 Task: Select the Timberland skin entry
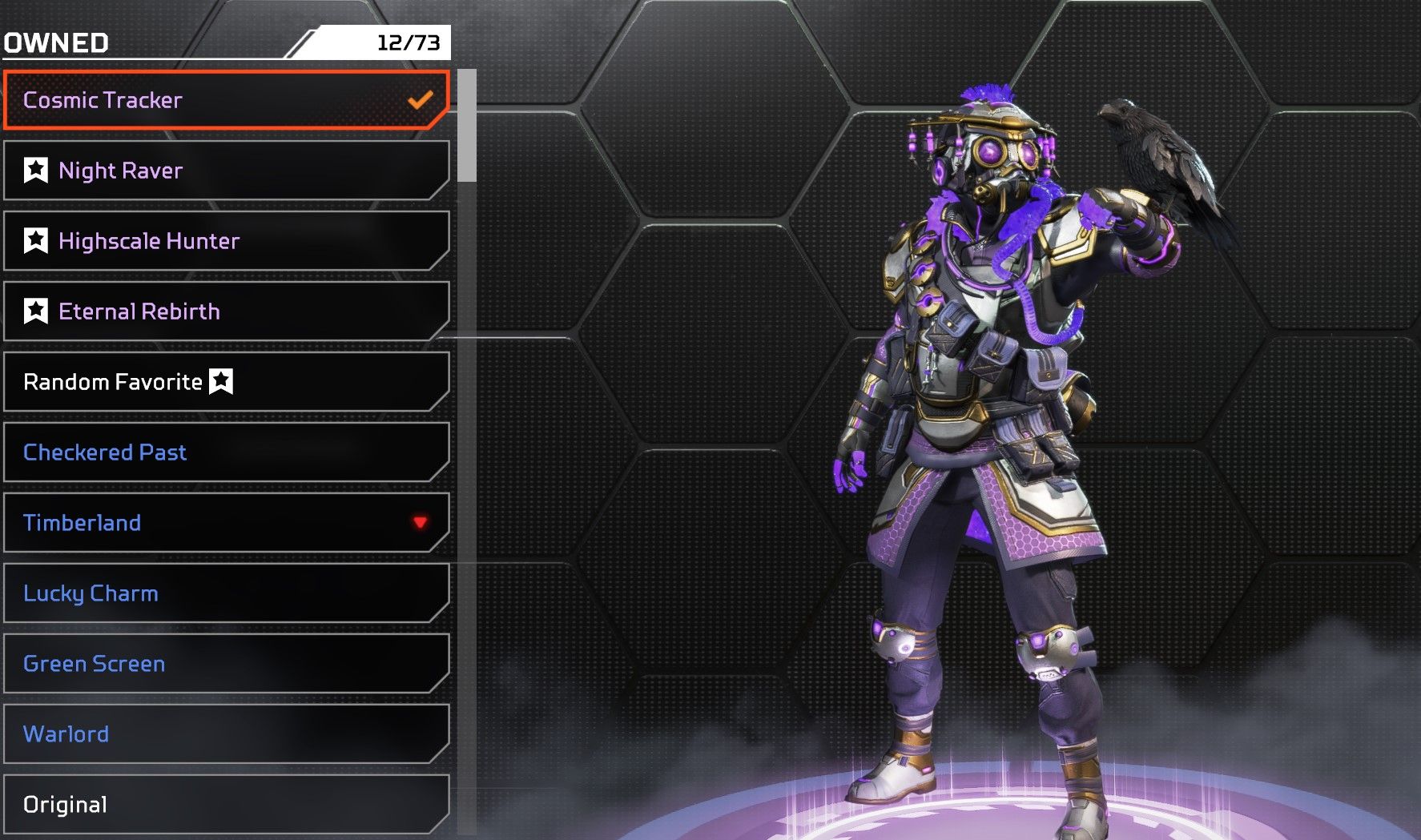(x=226, y=523)
